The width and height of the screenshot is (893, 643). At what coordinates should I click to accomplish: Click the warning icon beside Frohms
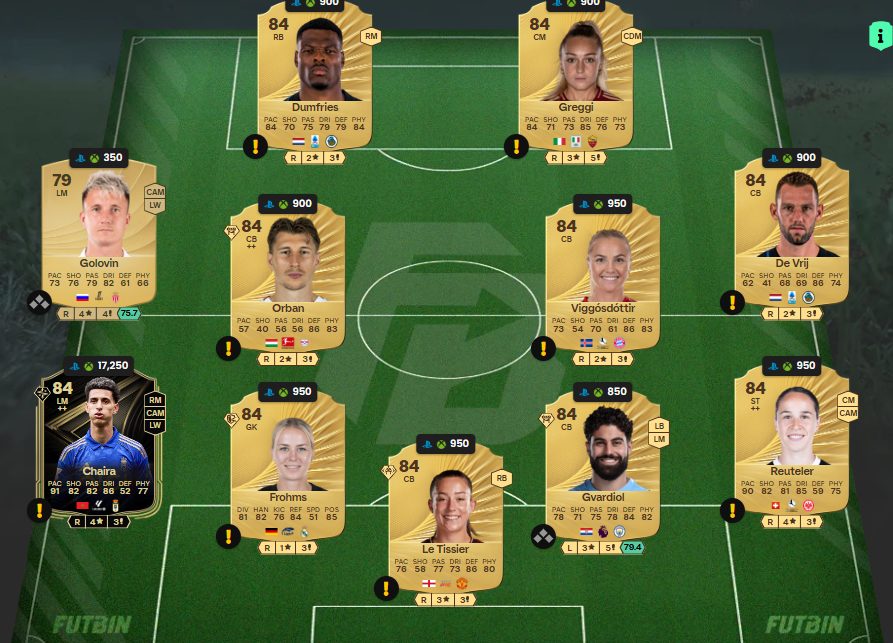pos(228,537)
